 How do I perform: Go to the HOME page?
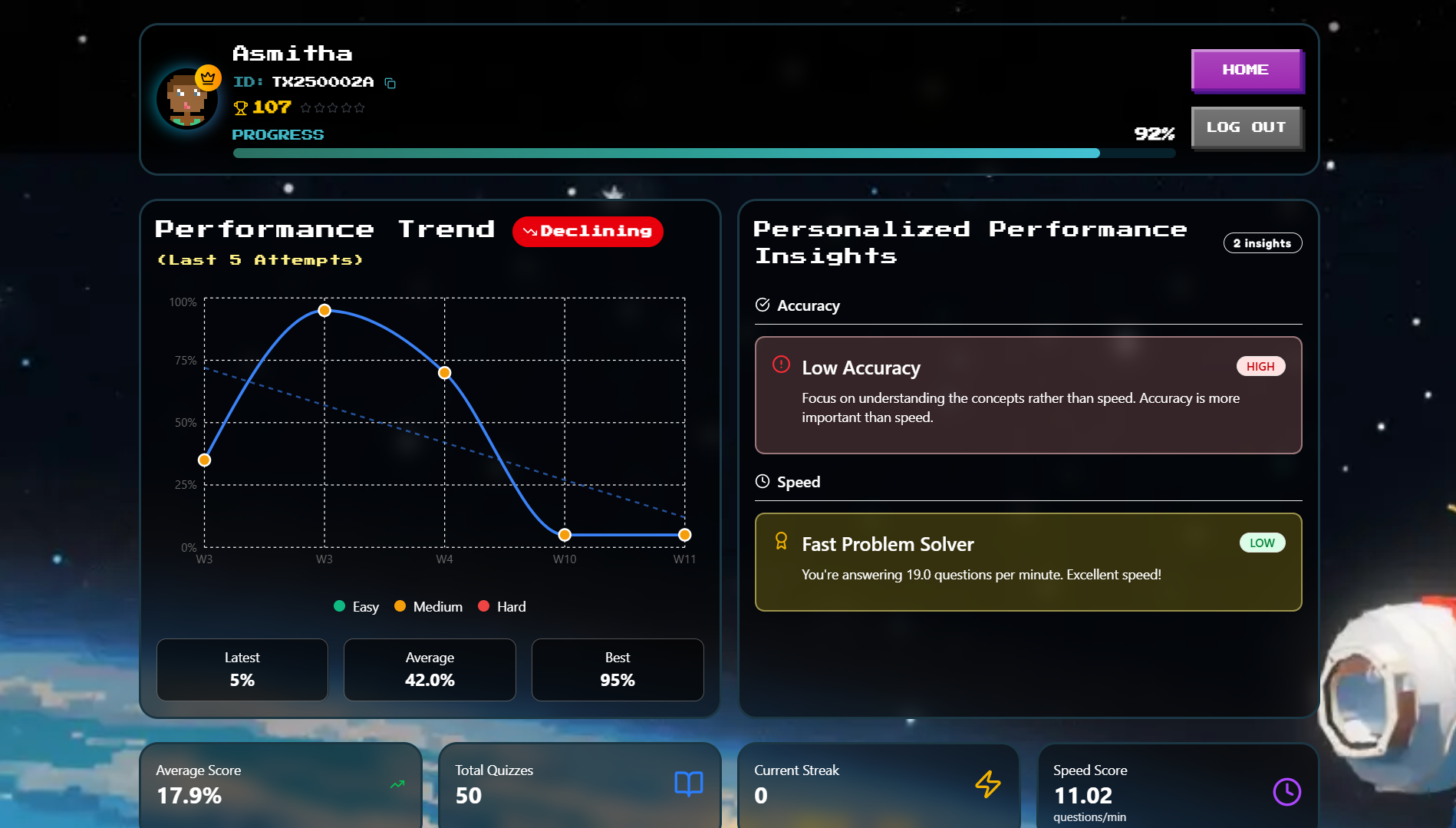1245,70
